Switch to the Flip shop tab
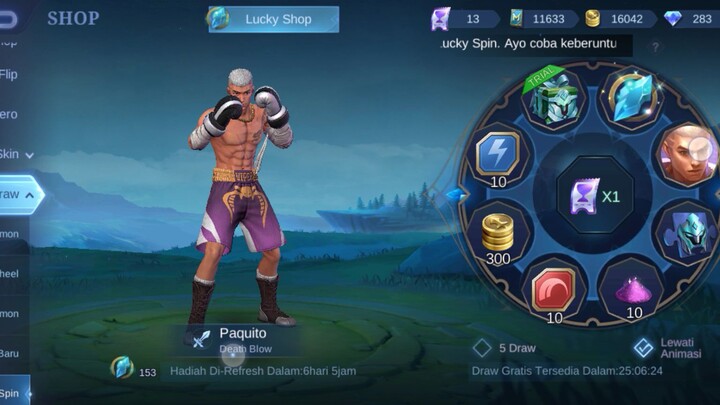Screen dimensions: 720x405 click(x=10, y=74)
